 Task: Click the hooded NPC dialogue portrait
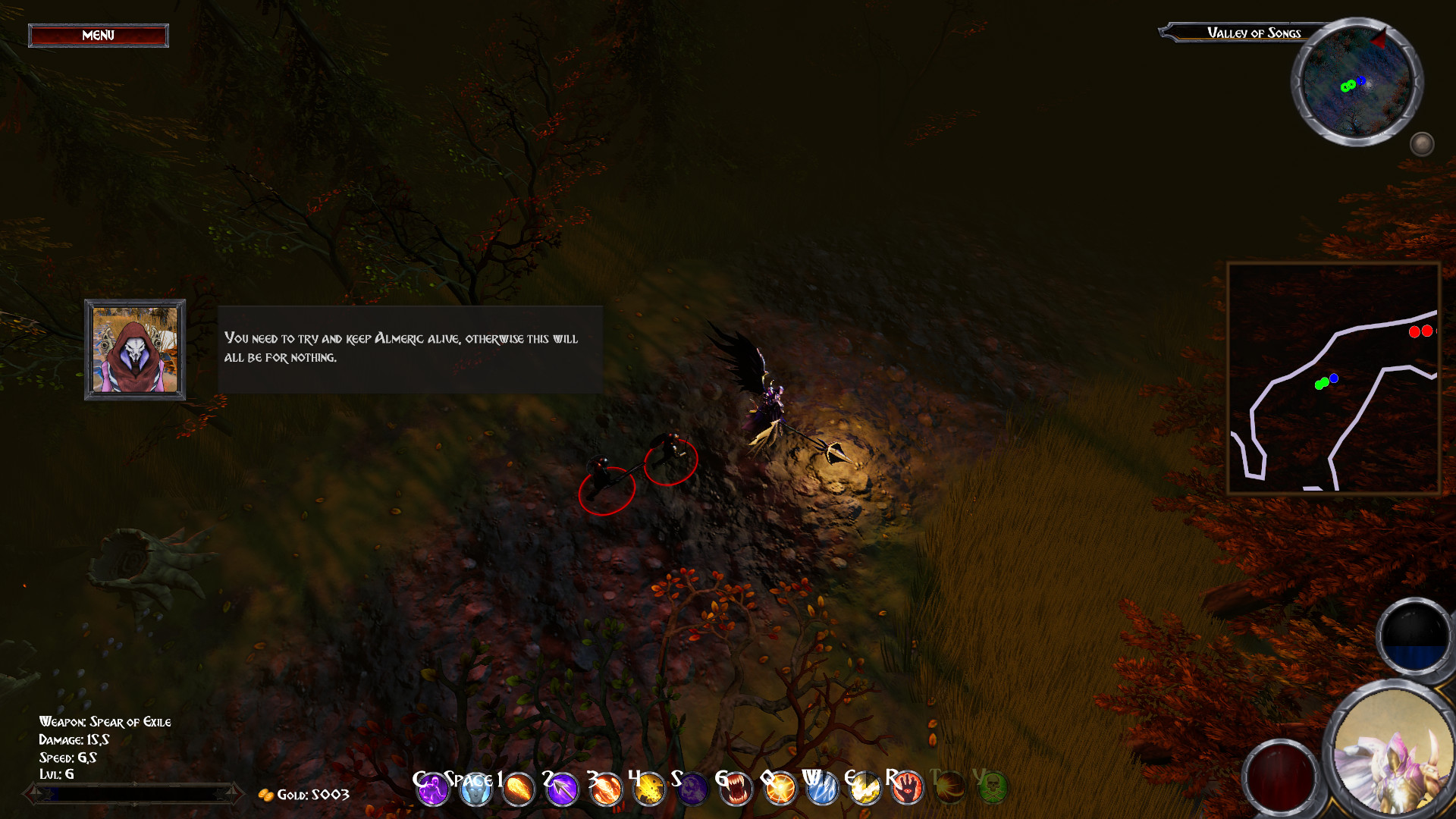pyautogui.click(x=134, y=350)
